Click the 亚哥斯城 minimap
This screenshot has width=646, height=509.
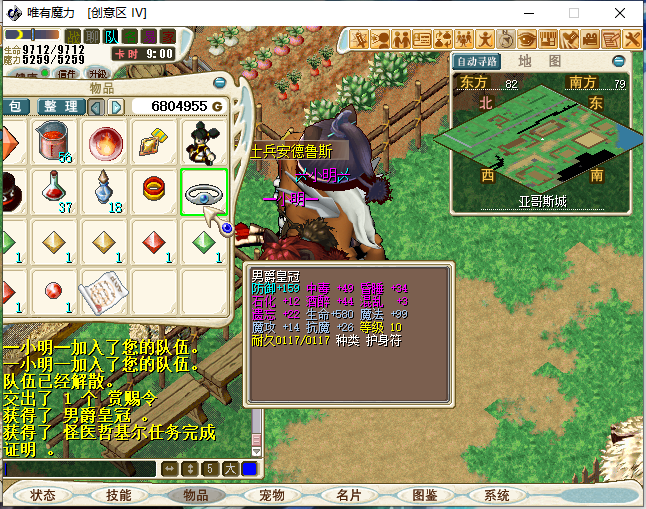click(542, 140)
